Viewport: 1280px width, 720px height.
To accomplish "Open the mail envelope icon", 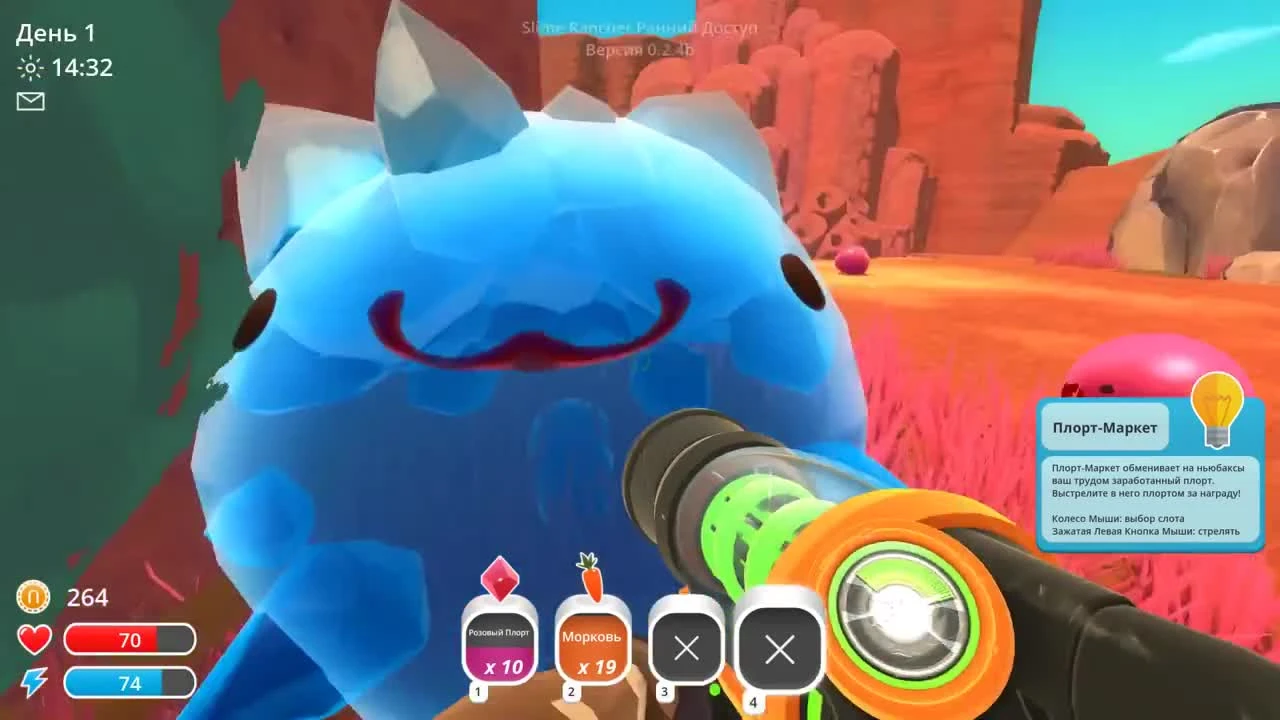I will [31, 102].
